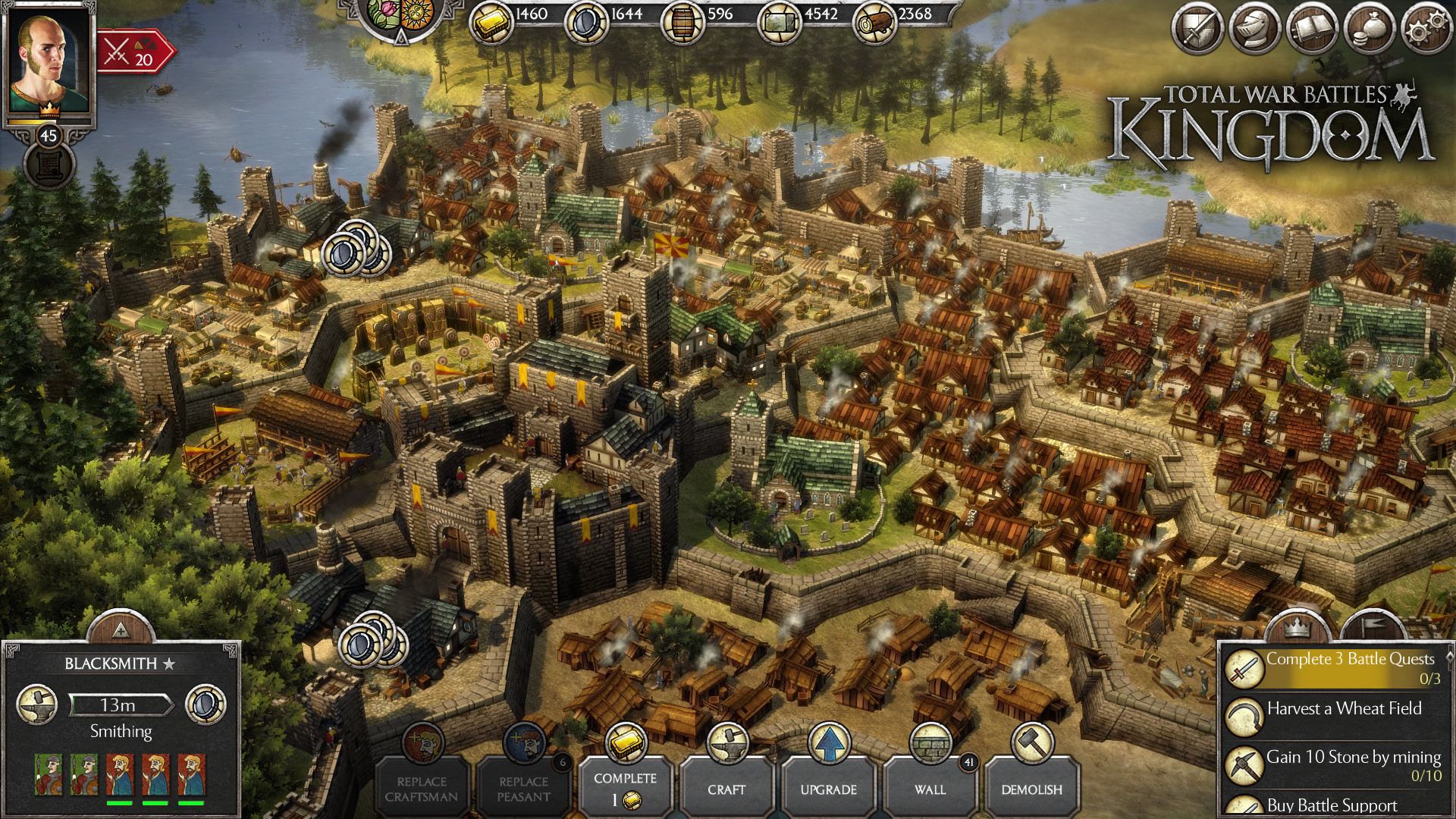
Task: Select the Demolish hammer tool
Action: pyautogui.click(x=1032, y=789)
